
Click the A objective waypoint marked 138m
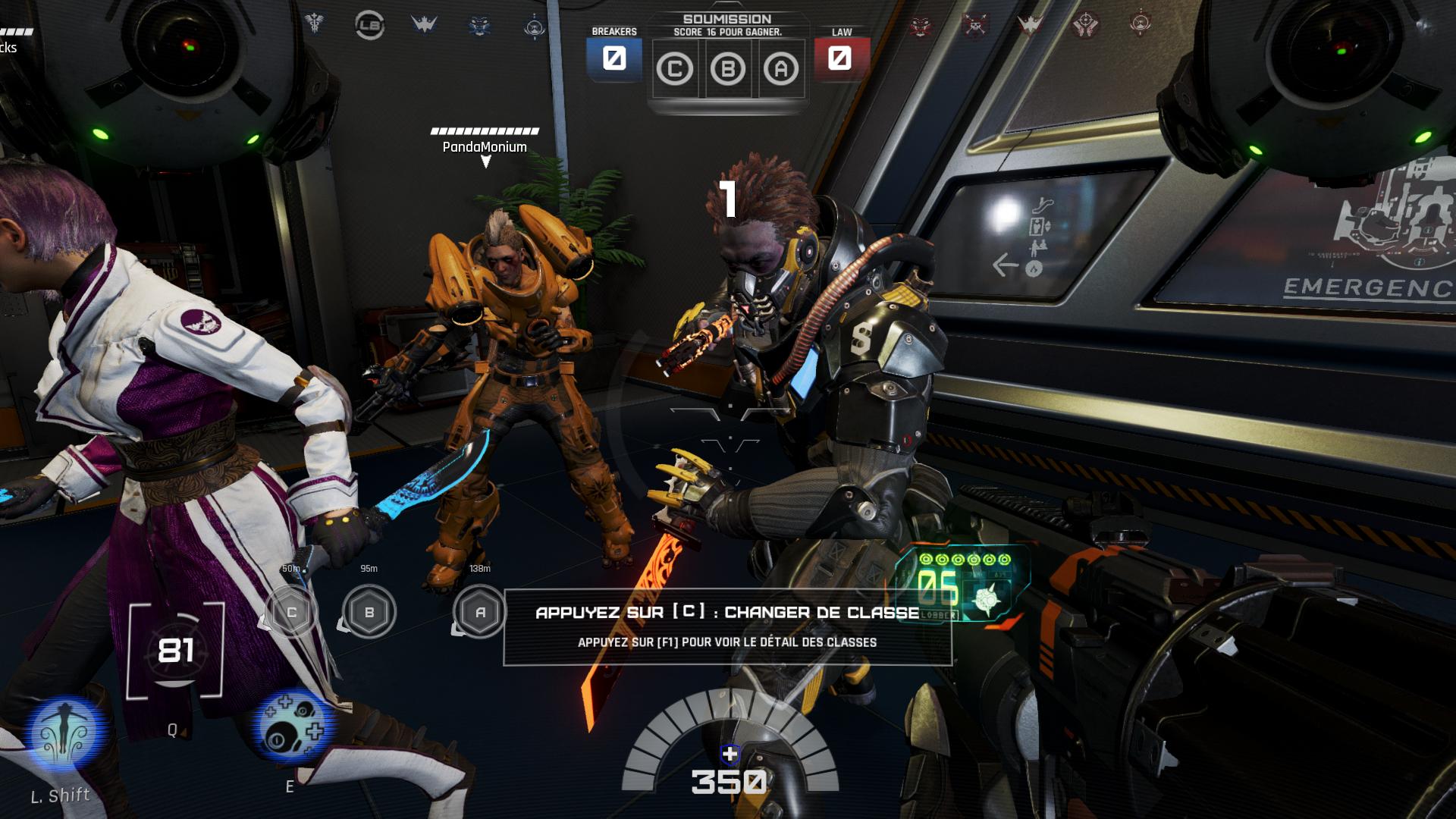coord(480,611)
